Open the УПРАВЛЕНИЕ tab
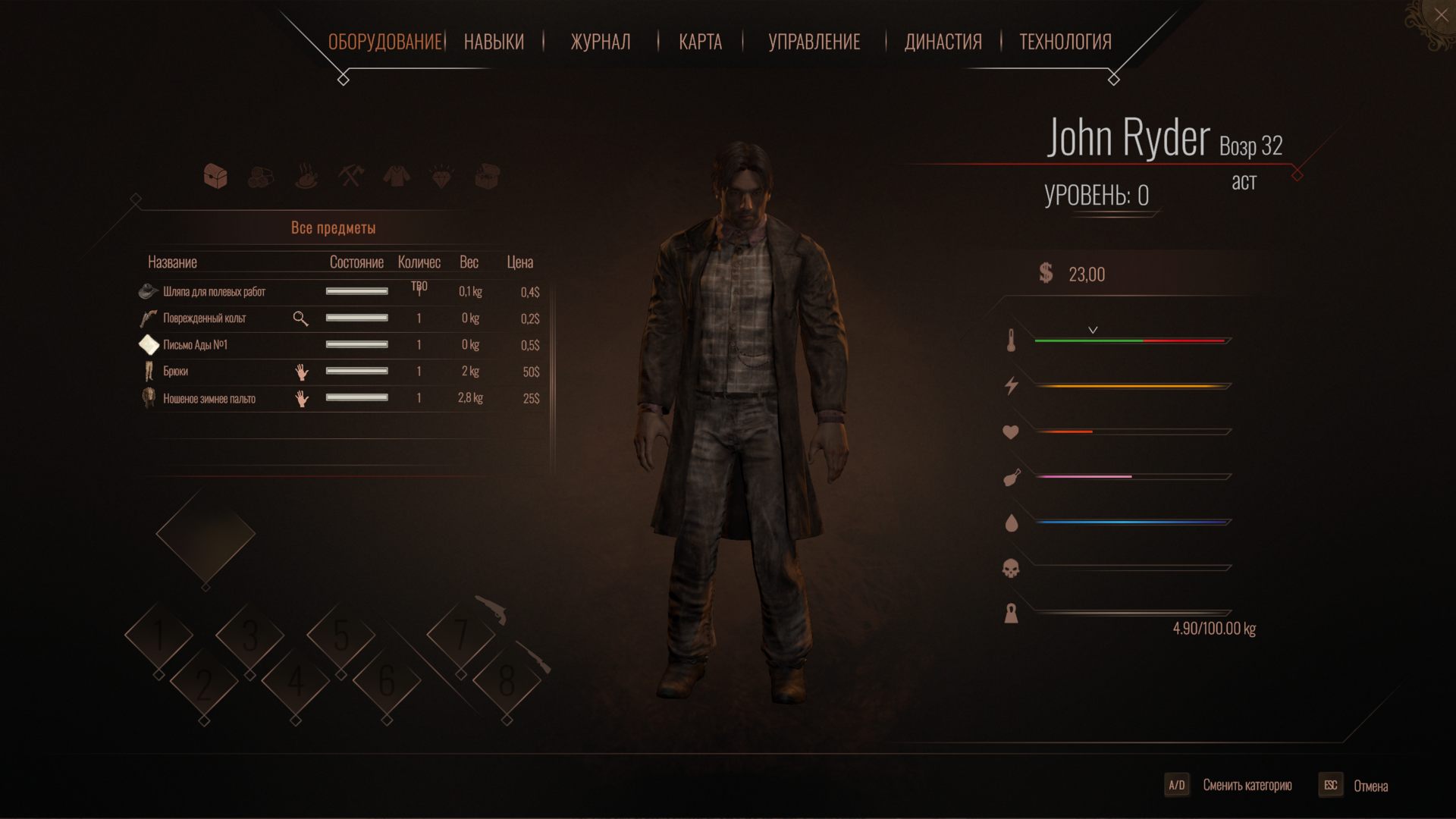1456x819 pixels. pos(814,42)
